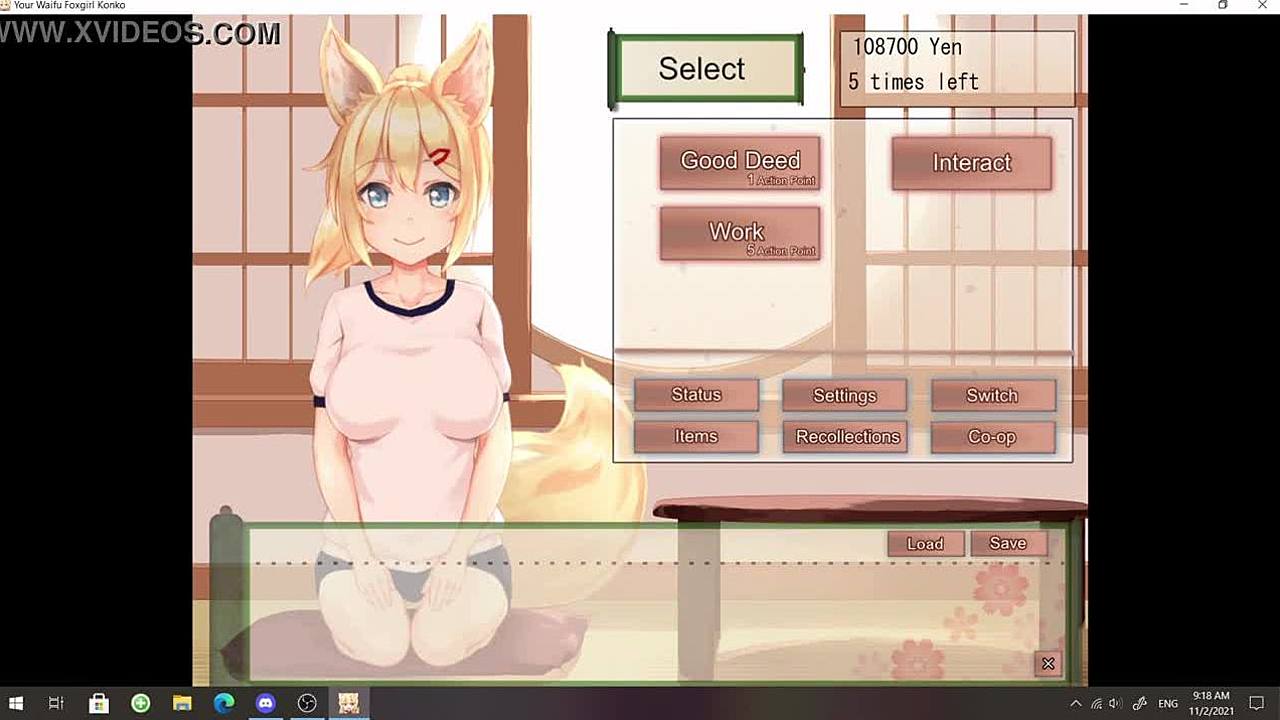Save the current game
Viewport: 1280px width, 720px height.
(x=1008, y=543)
